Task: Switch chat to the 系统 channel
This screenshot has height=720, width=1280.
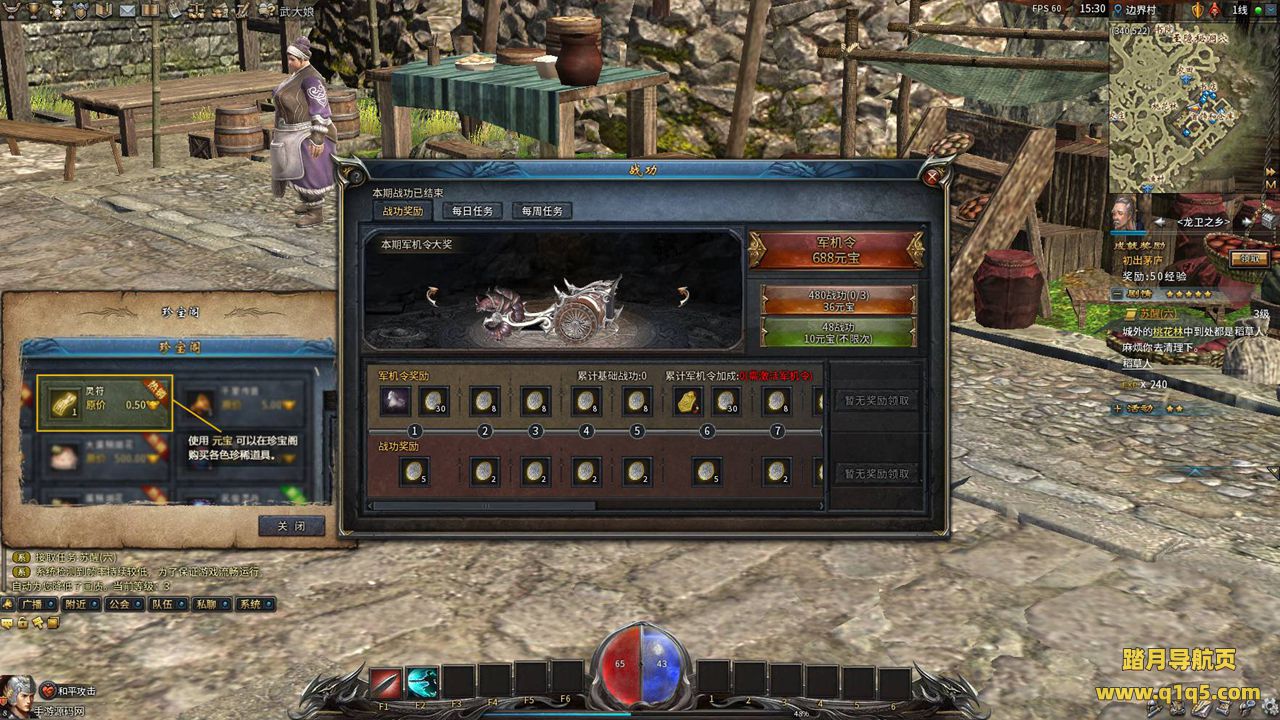Action: click(x=255, y=604)
